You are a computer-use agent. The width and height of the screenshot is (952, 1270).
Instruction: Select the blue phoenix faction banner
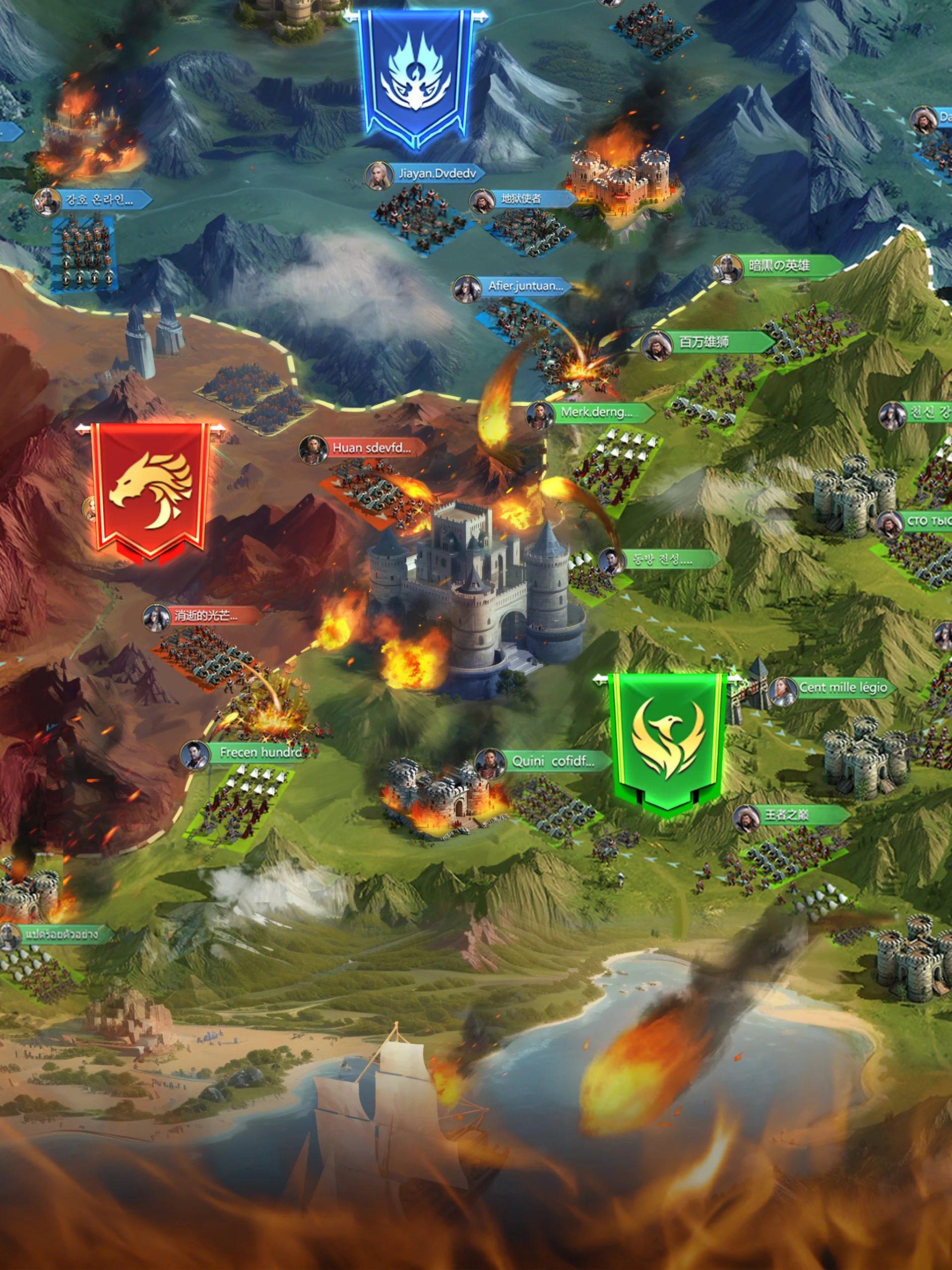(416, 76)
